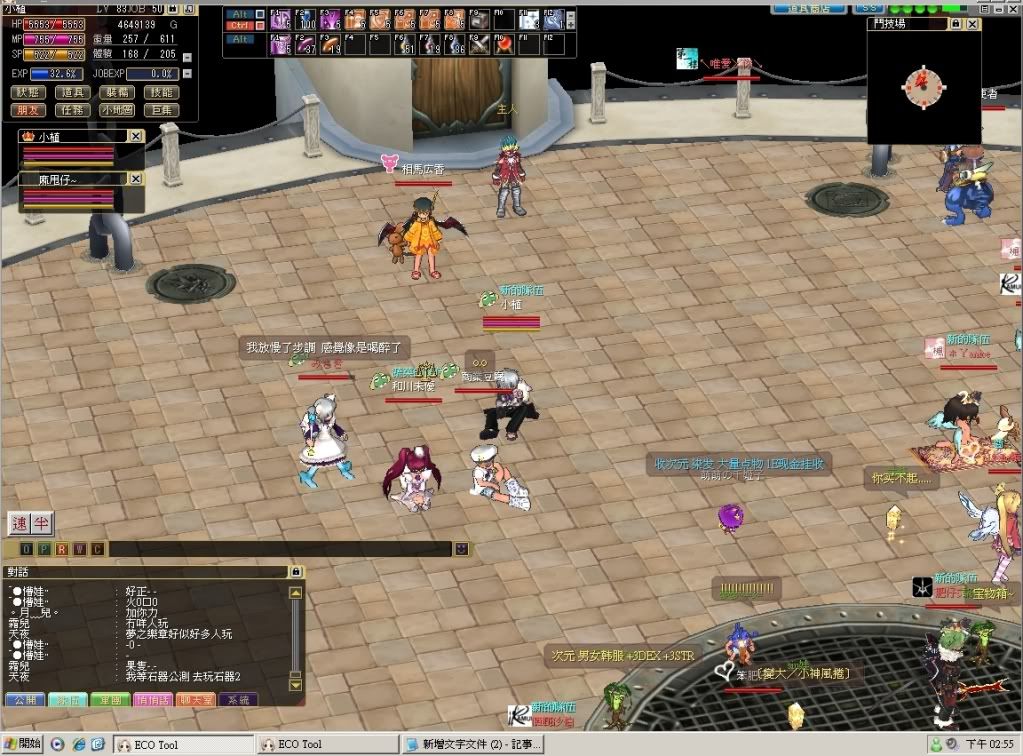This screenshot has width=1023, height=756.
Task: Click the chat message input field
Action: [280, 549]
